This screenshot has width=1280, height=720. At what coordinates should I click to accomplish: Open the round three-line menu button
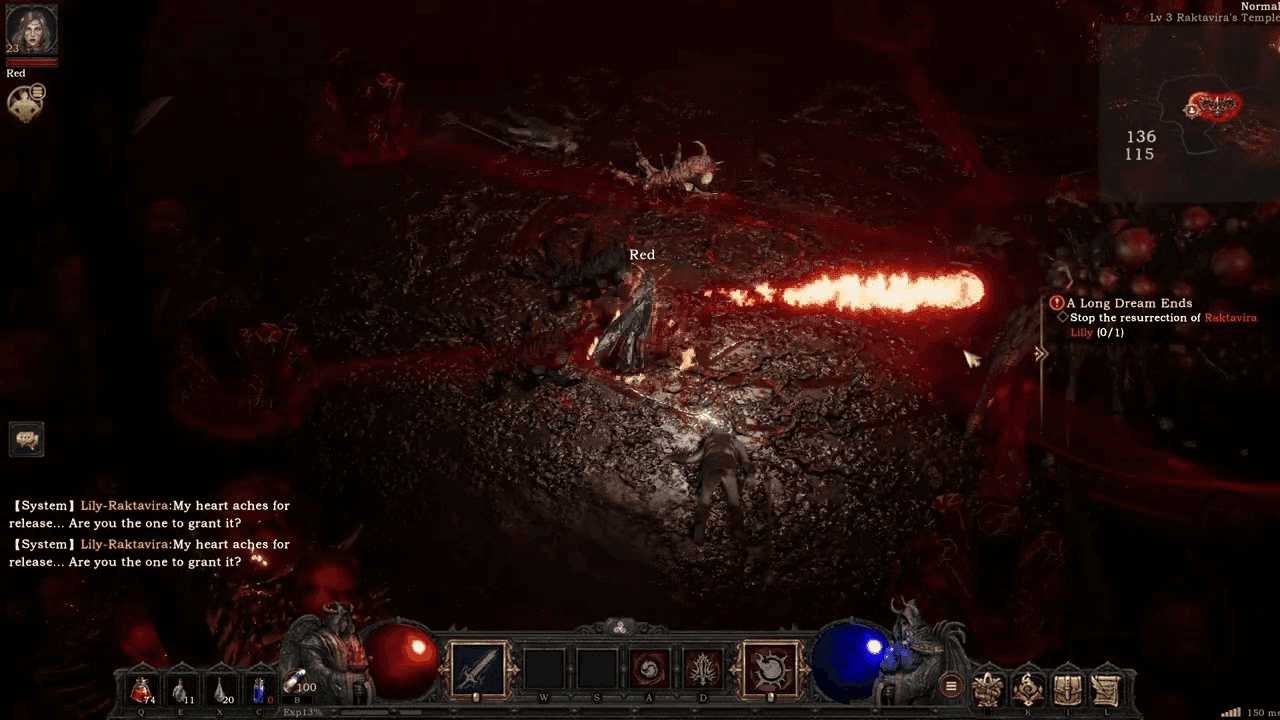click(x=951, y=686)
